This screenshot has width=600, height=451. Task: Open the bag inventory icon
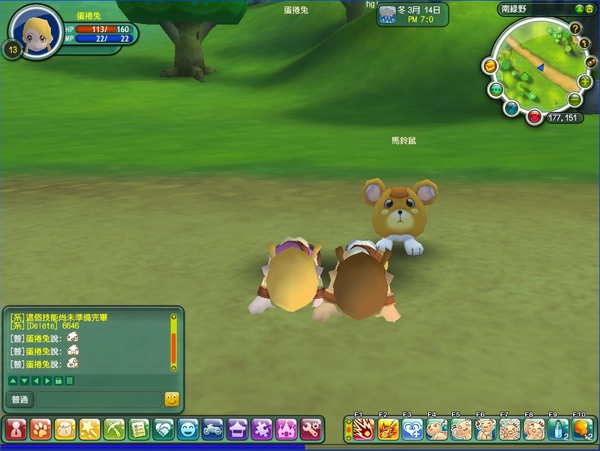click(65, 429)
